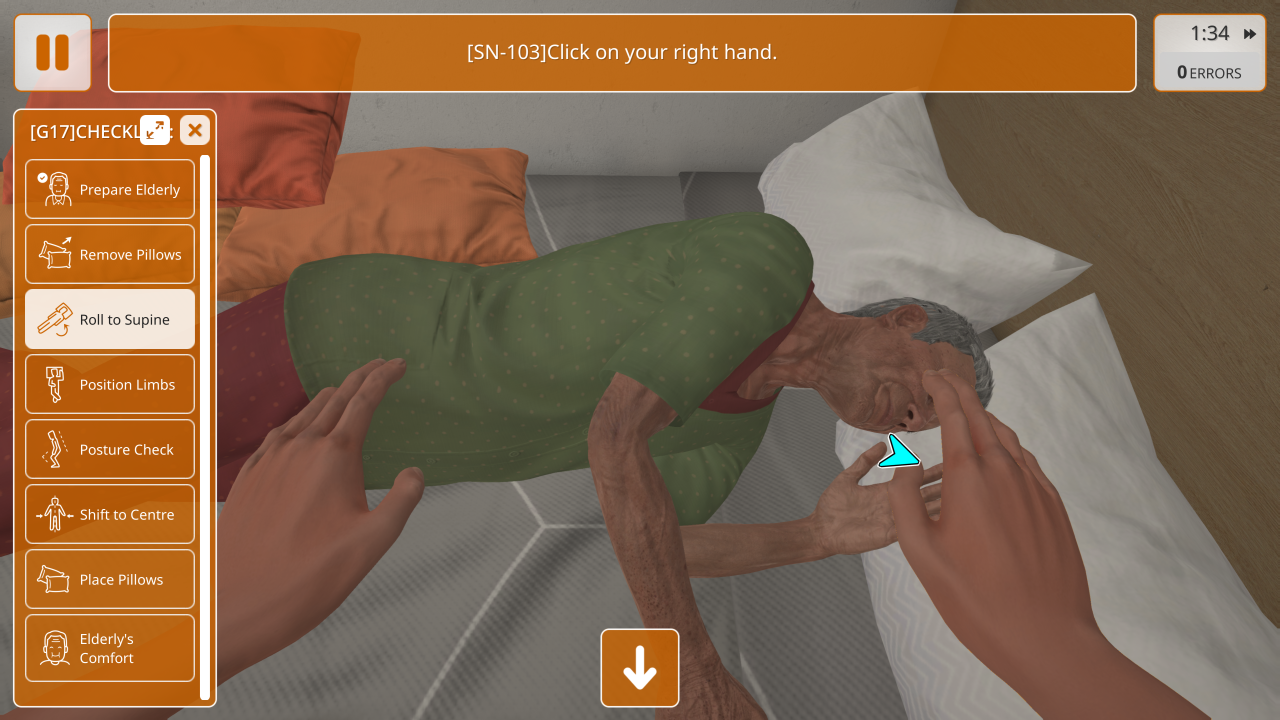Select the Elderly's Comfort step
1280x720 pixels.
pos(110,648)
